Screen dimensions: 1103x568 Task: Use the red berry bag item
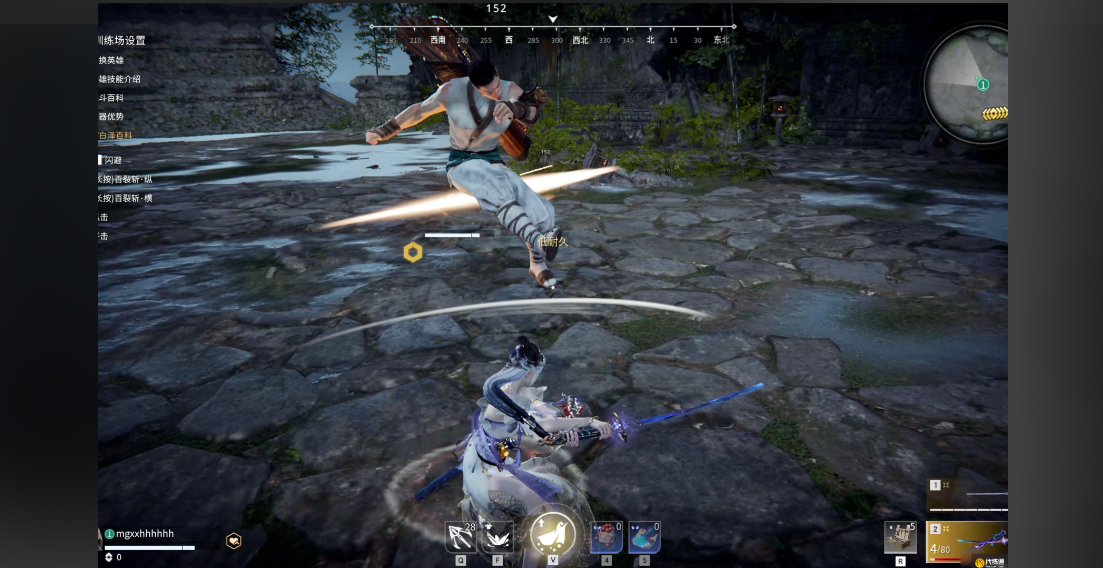point(606,537)
